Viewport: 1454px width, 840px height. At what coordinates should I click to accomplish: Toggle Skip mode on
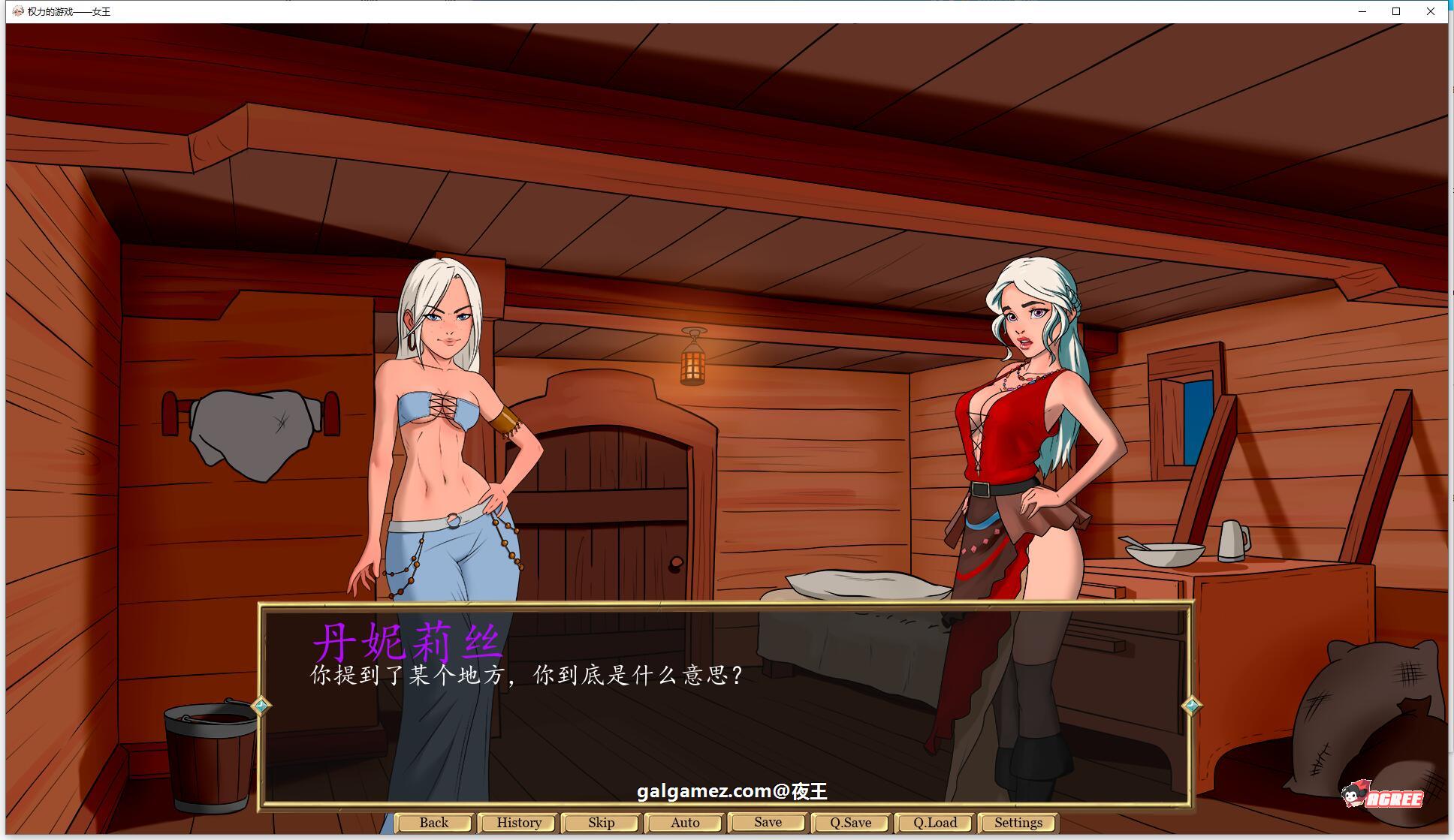pos(601,822)
